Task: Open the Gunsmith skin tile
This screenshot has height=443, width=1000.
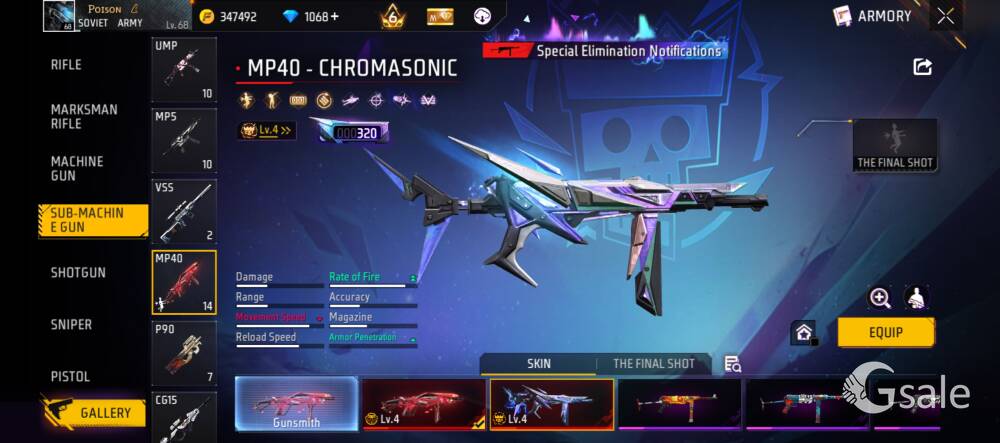Action: (x=296, y=404)
